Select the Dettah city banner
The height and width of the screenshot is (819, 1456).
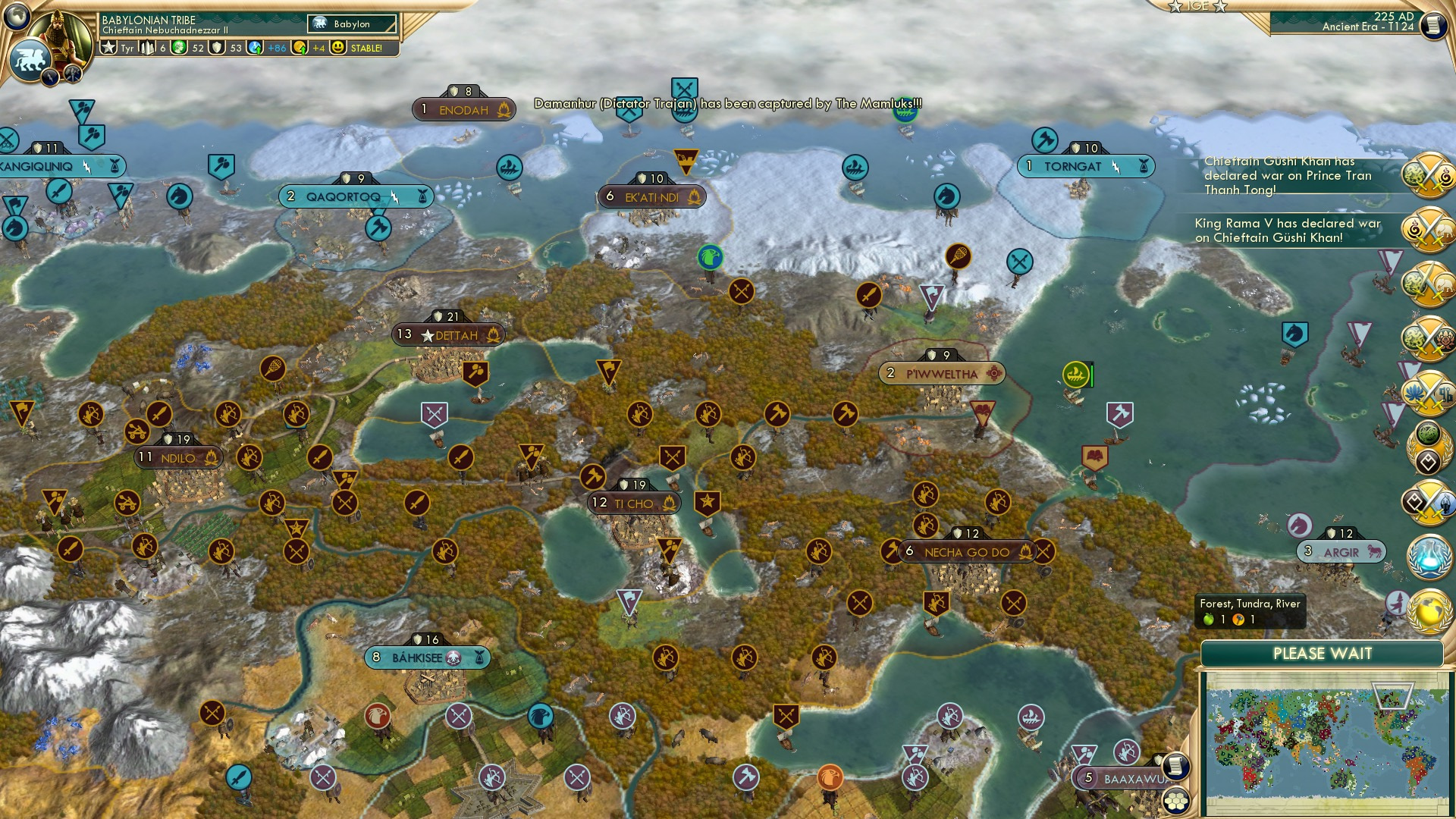[x=448, y=334]
